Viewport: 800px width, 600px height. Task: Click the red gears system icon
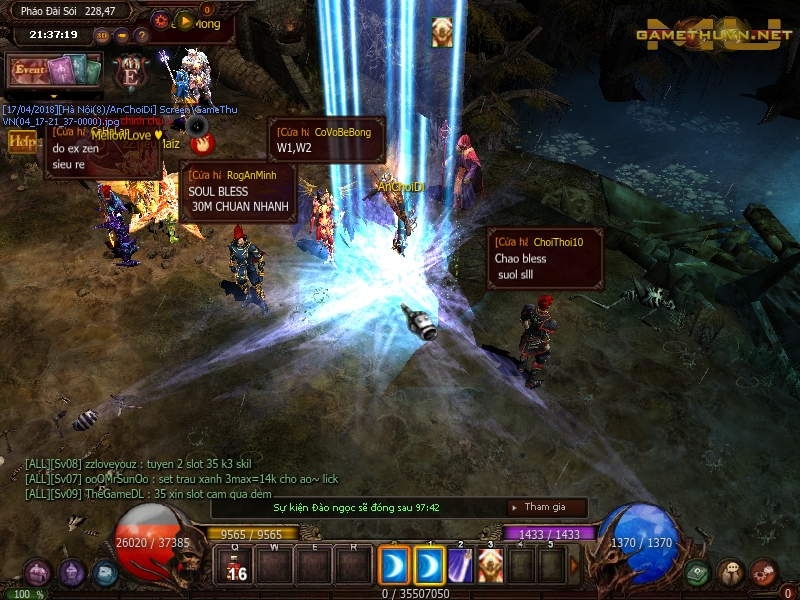(x=764, y=573)
